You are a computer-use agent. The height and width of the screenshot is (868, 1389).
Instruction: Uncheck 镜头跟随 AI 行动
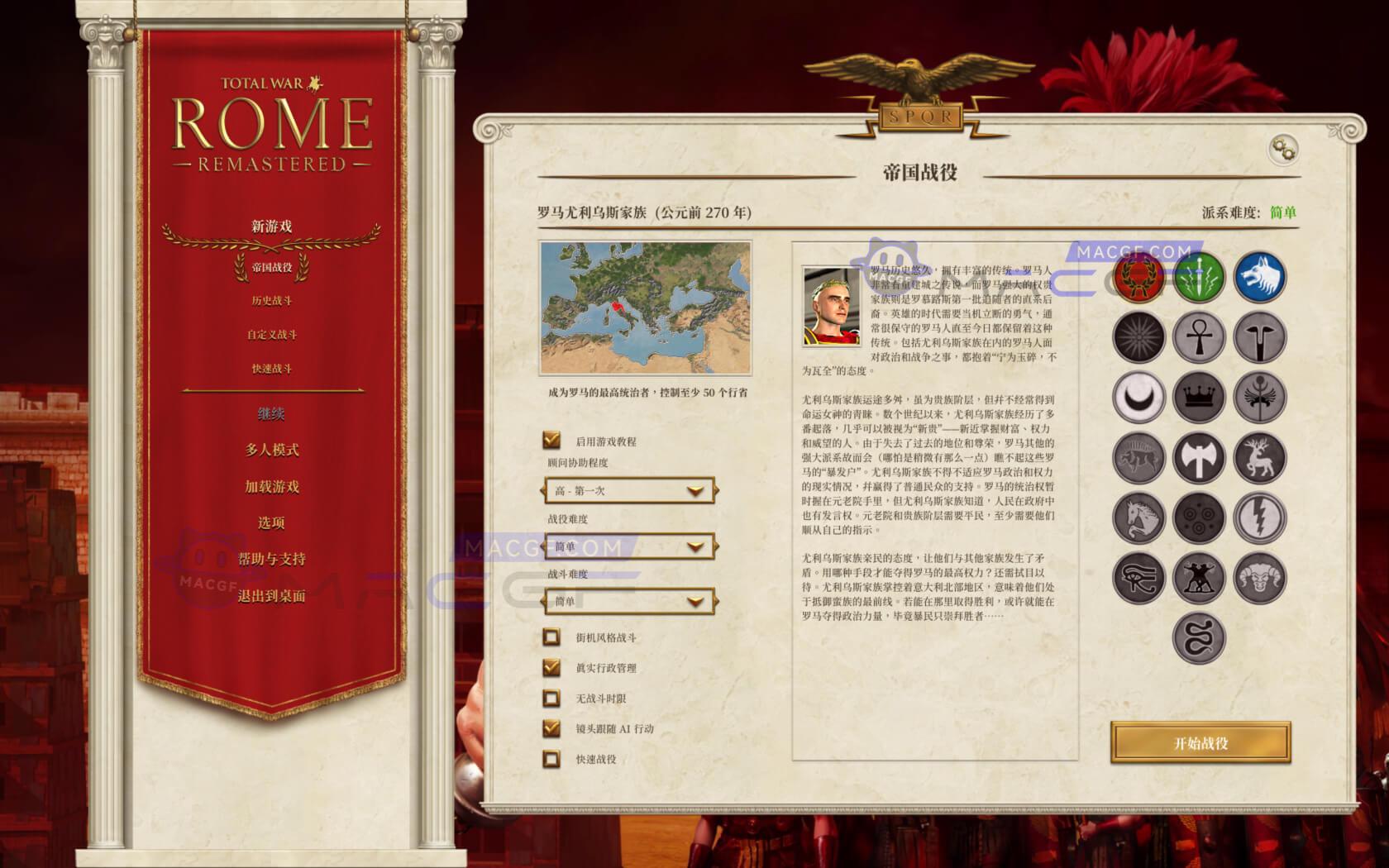[x=550, y=728]
